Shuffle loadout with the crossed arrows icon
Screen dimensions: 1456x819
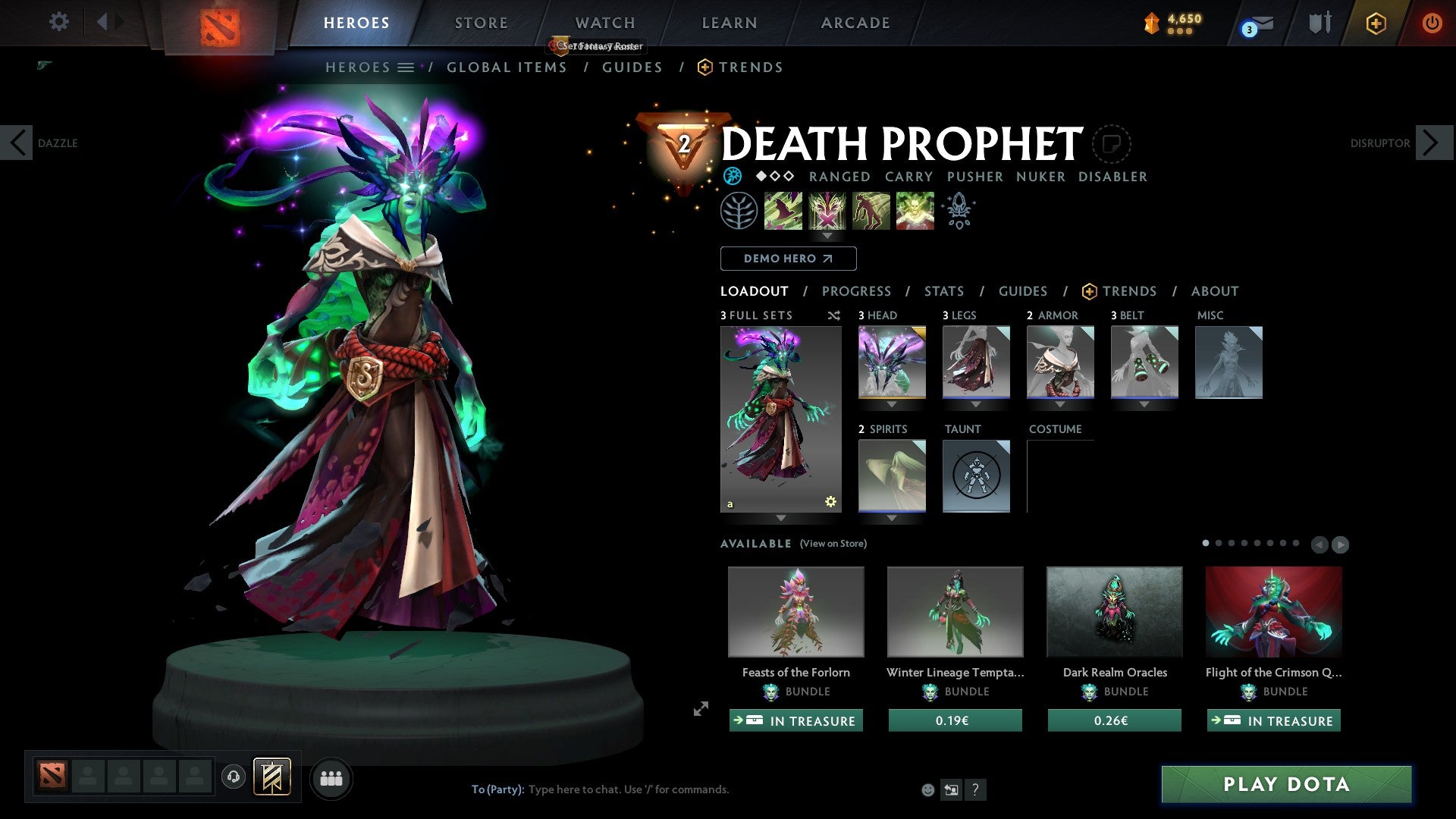[833, 315]
